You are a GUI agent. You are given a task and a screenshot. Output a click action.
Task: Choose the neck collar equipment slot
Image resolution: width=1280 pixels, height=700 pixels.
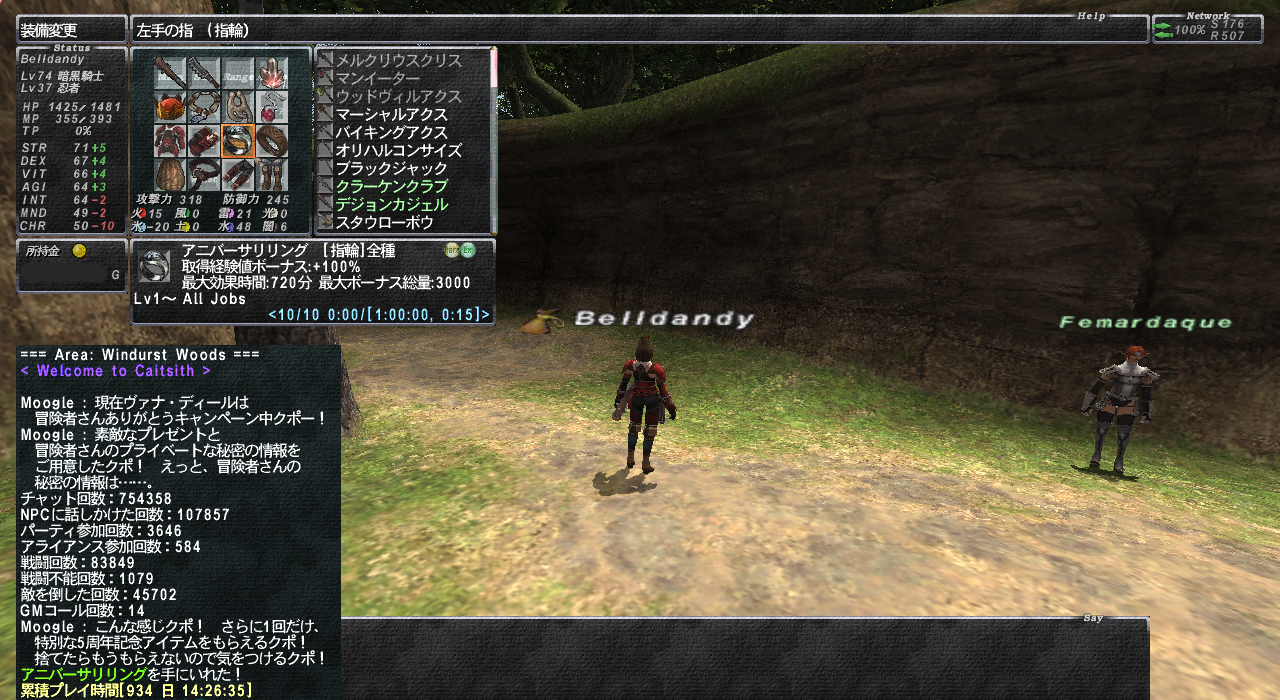point(204,107)
